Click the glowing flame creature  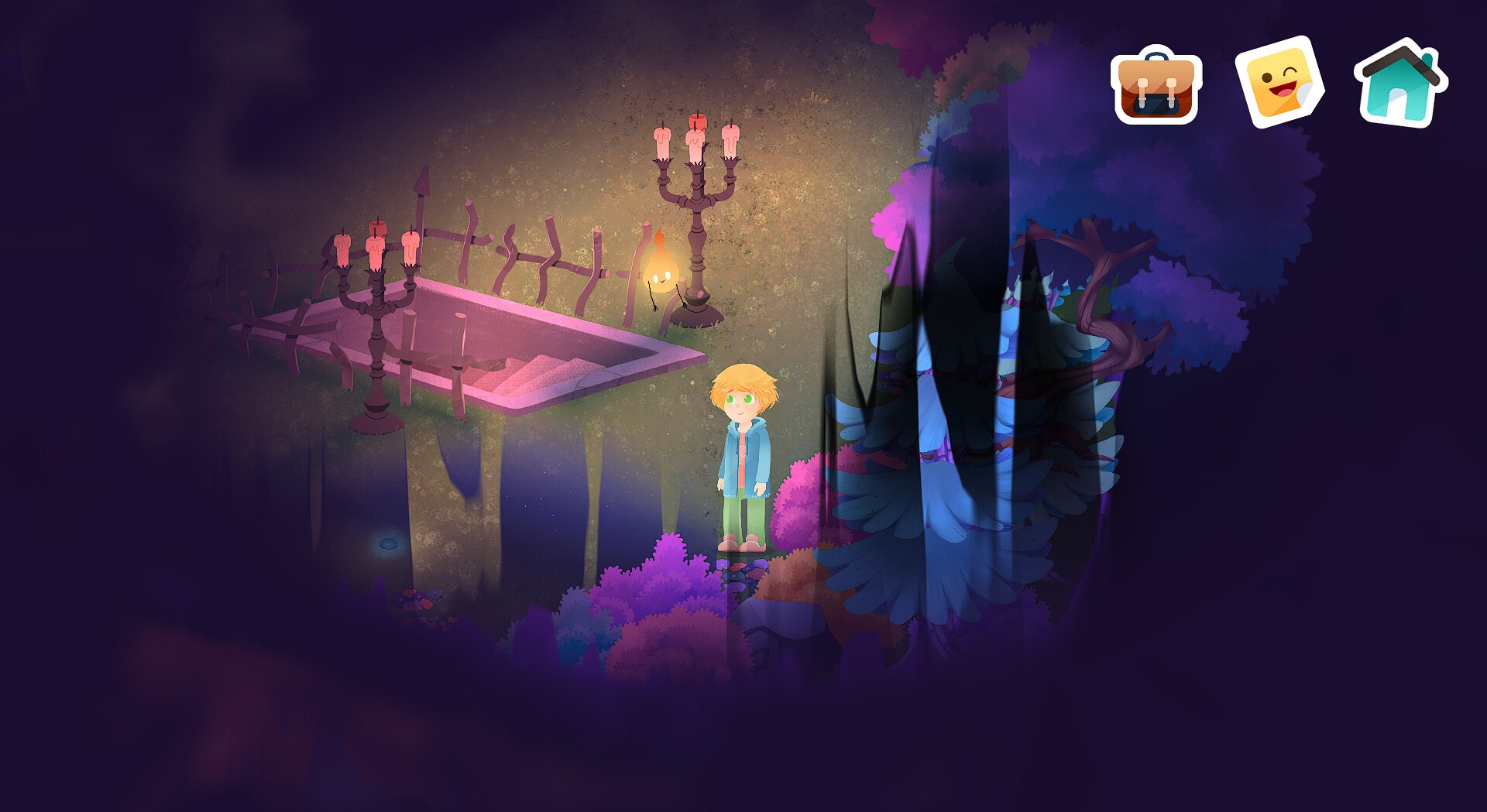coord(660,271)
